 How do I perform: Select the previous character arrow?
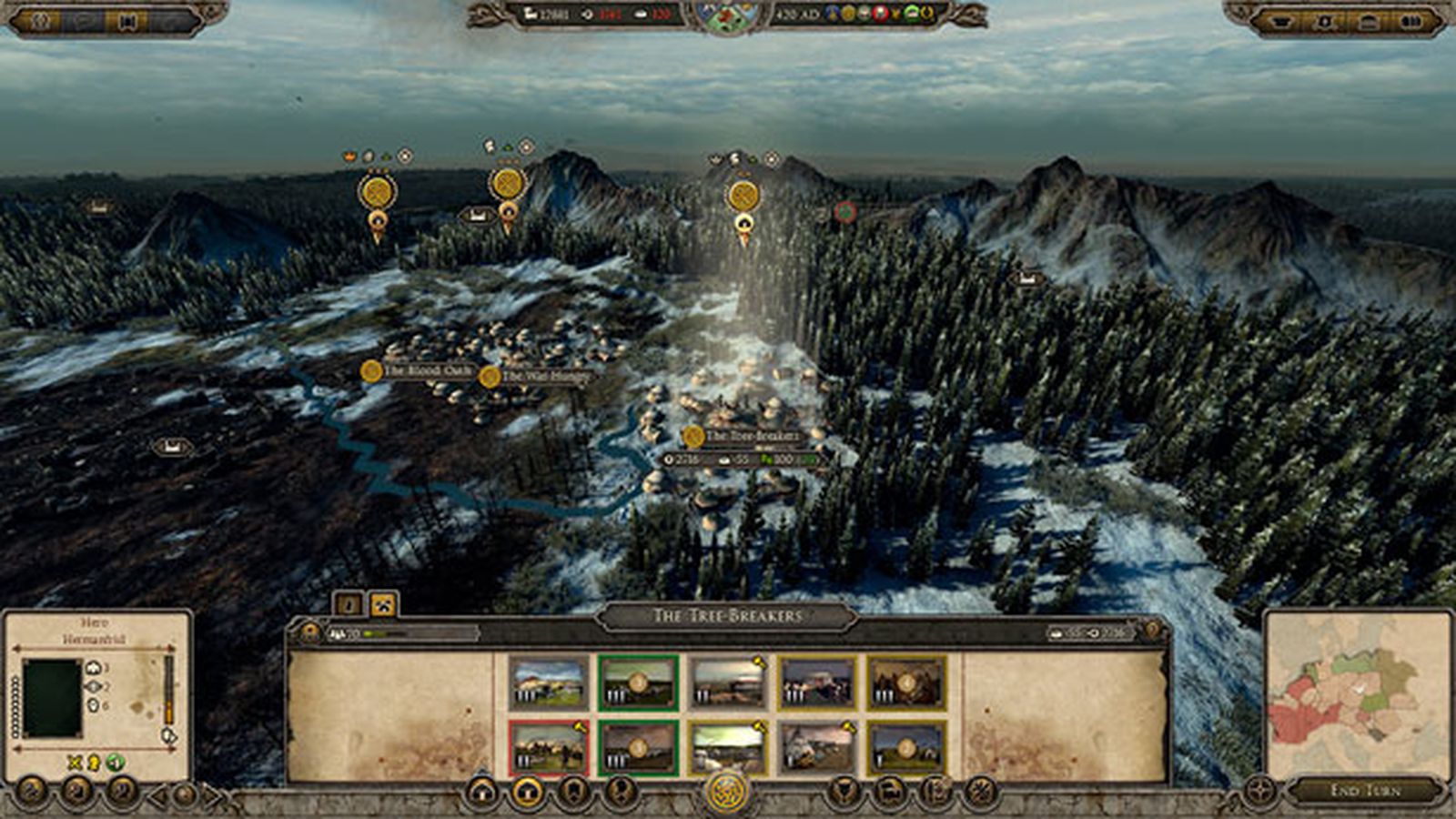click(158, 796)
